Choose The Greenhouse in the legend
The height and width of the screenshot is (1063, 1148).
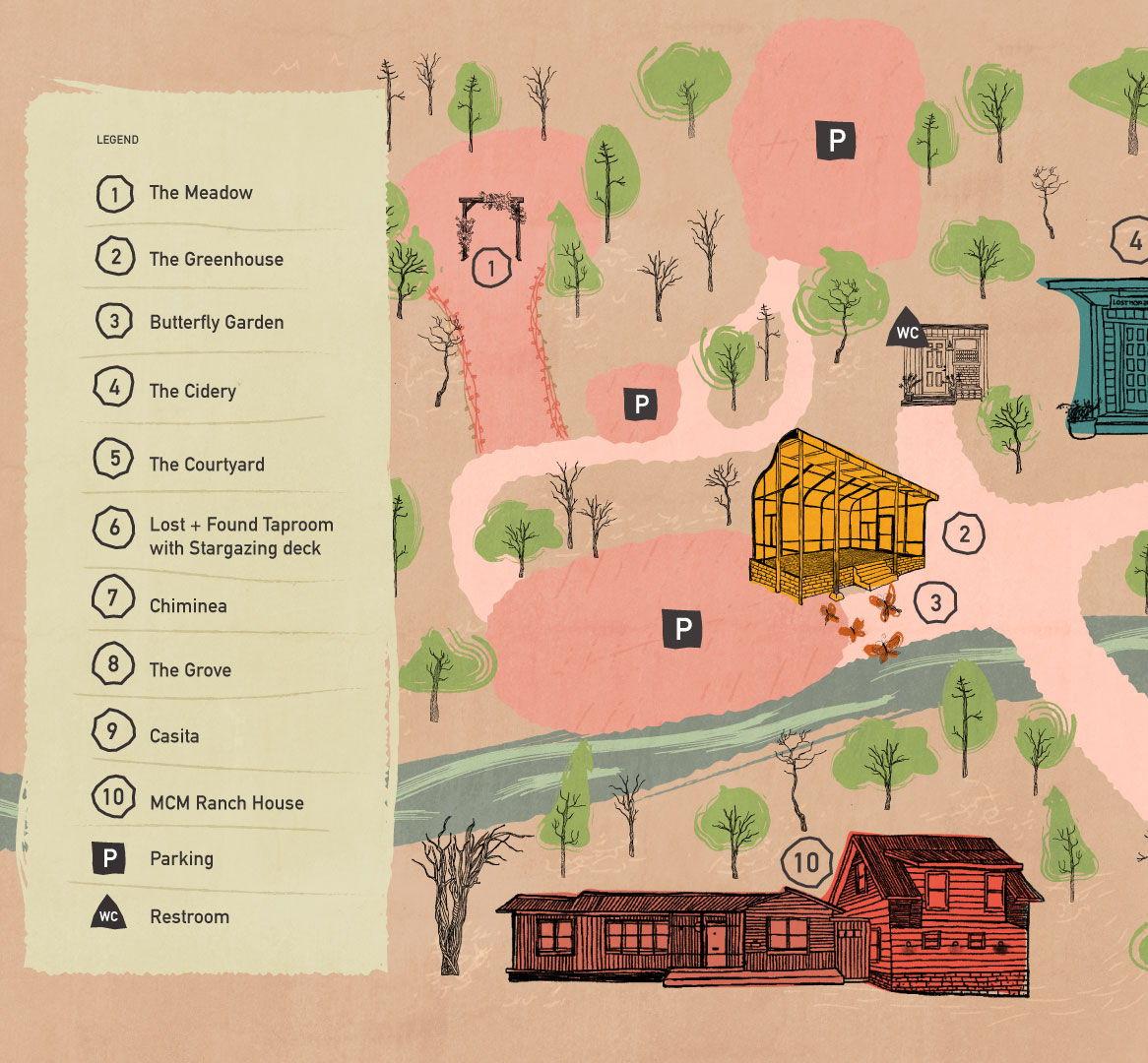point(216,259)
